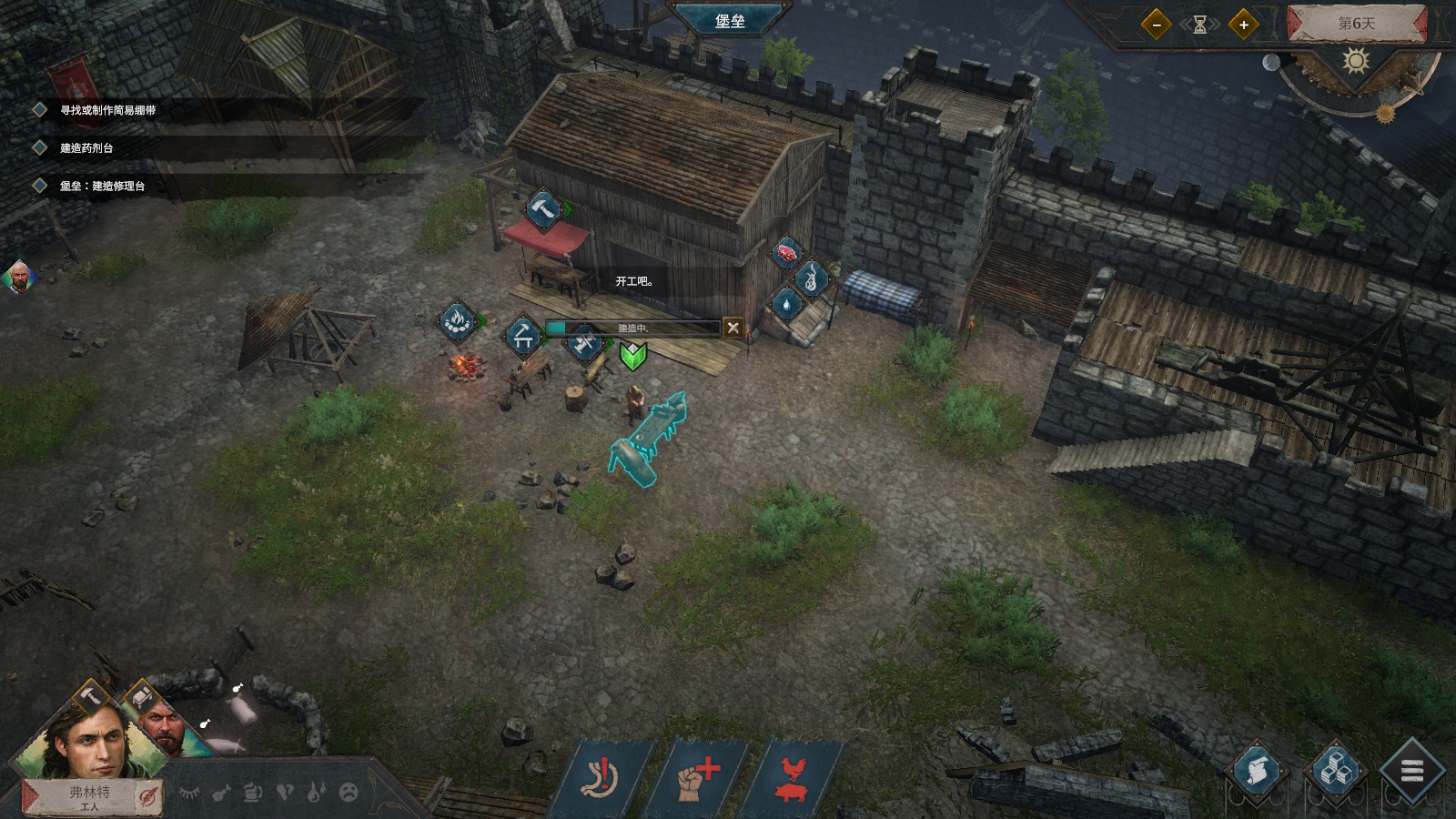This screenshot has height=819, width=1456.
Task: Select the 寻找或制作简易绷带 objective
Action: pyautogui.click(x=107, y=110)
